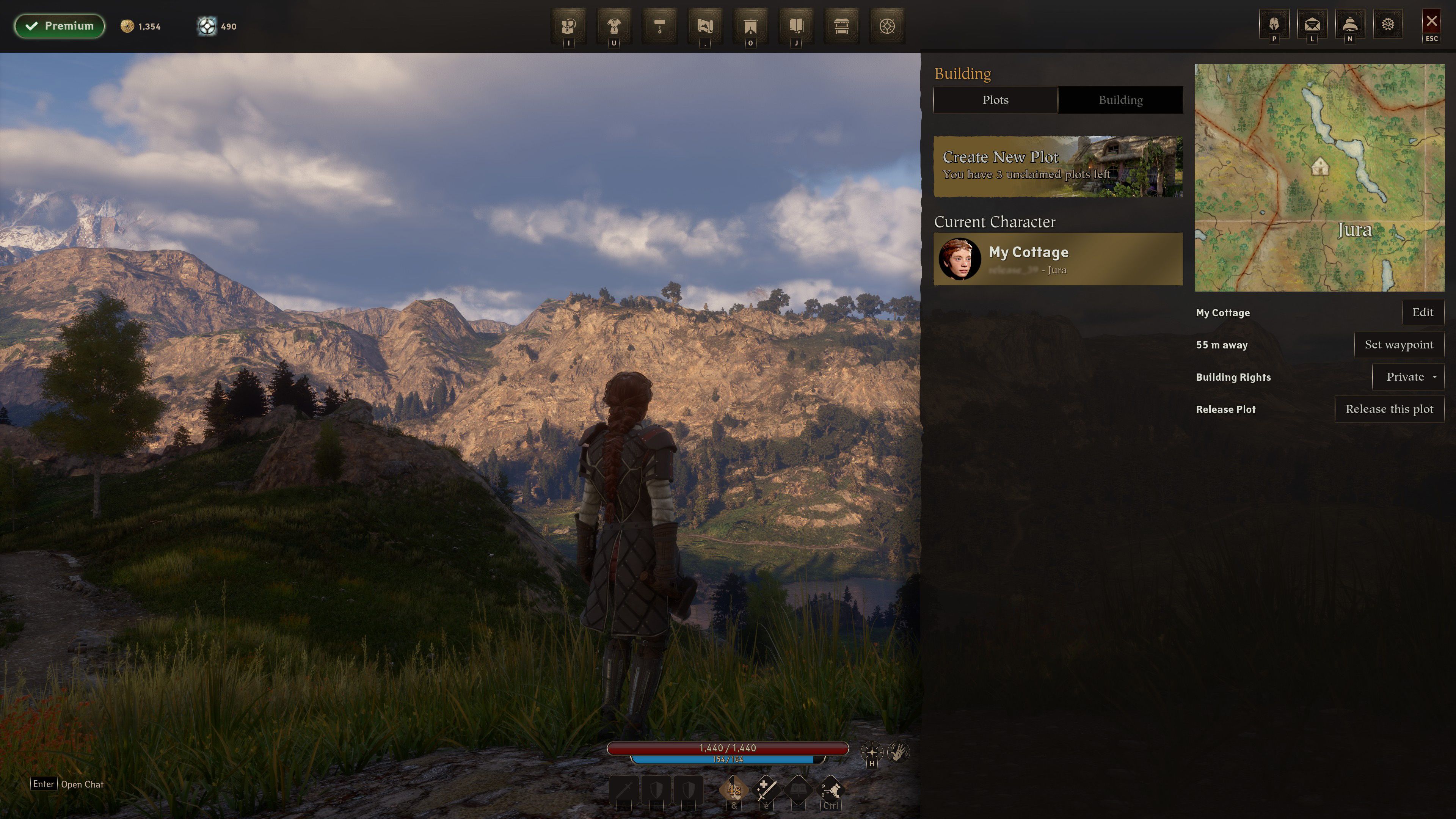Open the Building Rights dropdown
The width and height of the screenshot is (1456, 819).
[1408, 377]
